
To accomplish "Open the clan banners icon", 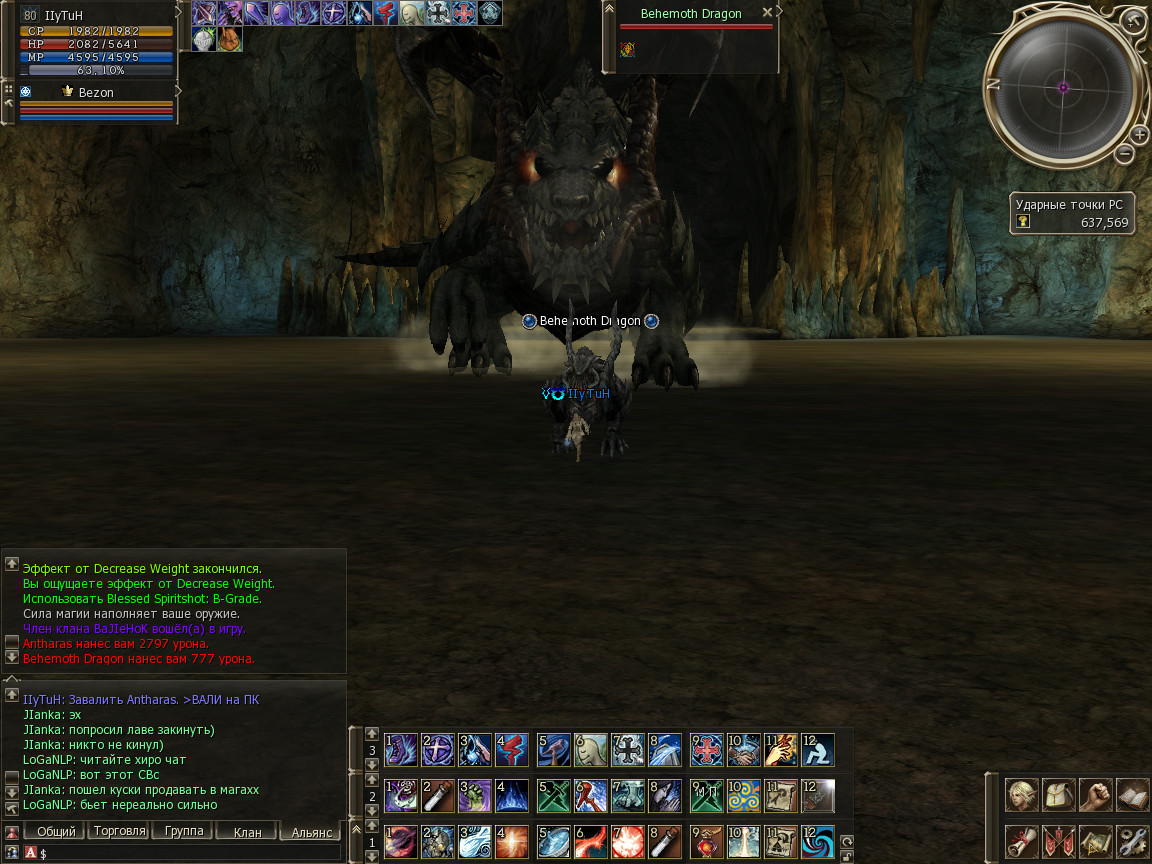I will pos(1058,840).
